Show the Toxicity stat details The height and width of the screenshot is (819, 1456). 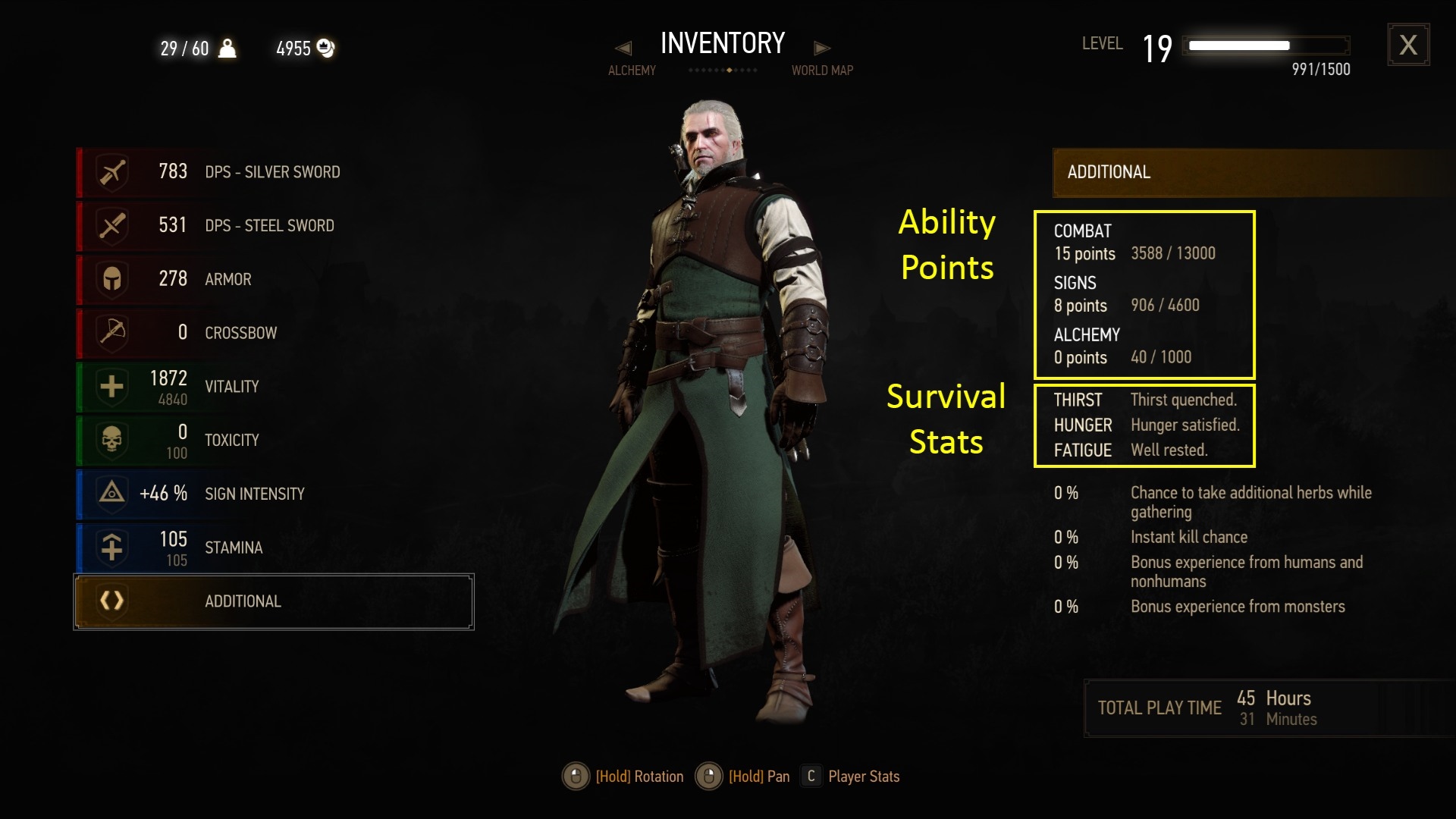(x=273, y=440)
